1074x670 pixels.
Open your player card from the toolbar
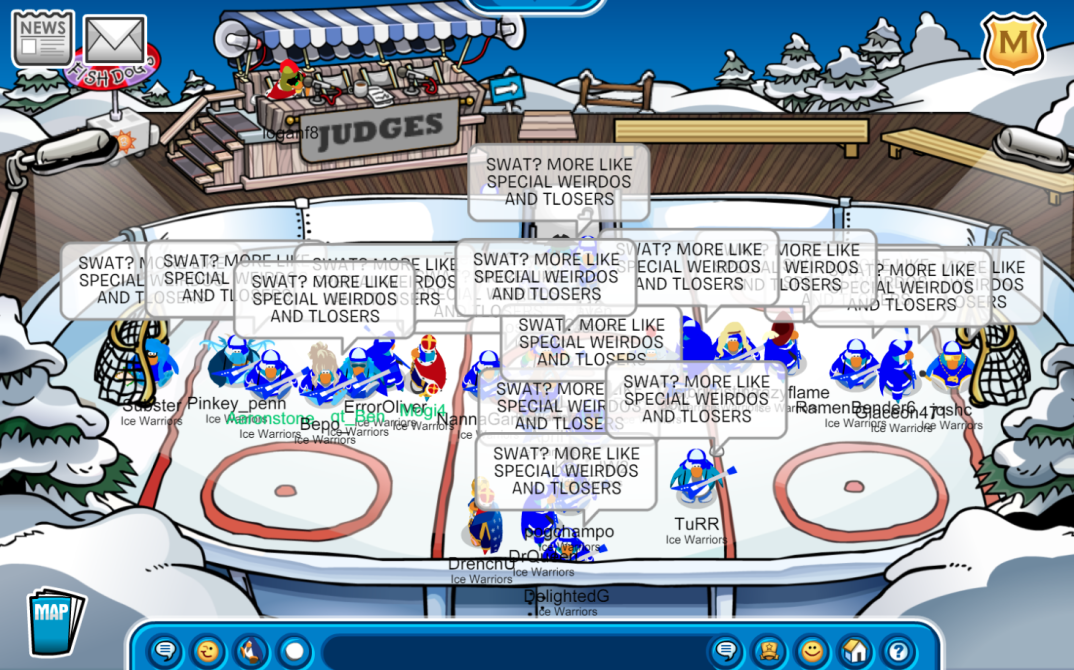(x=769, y=652)
